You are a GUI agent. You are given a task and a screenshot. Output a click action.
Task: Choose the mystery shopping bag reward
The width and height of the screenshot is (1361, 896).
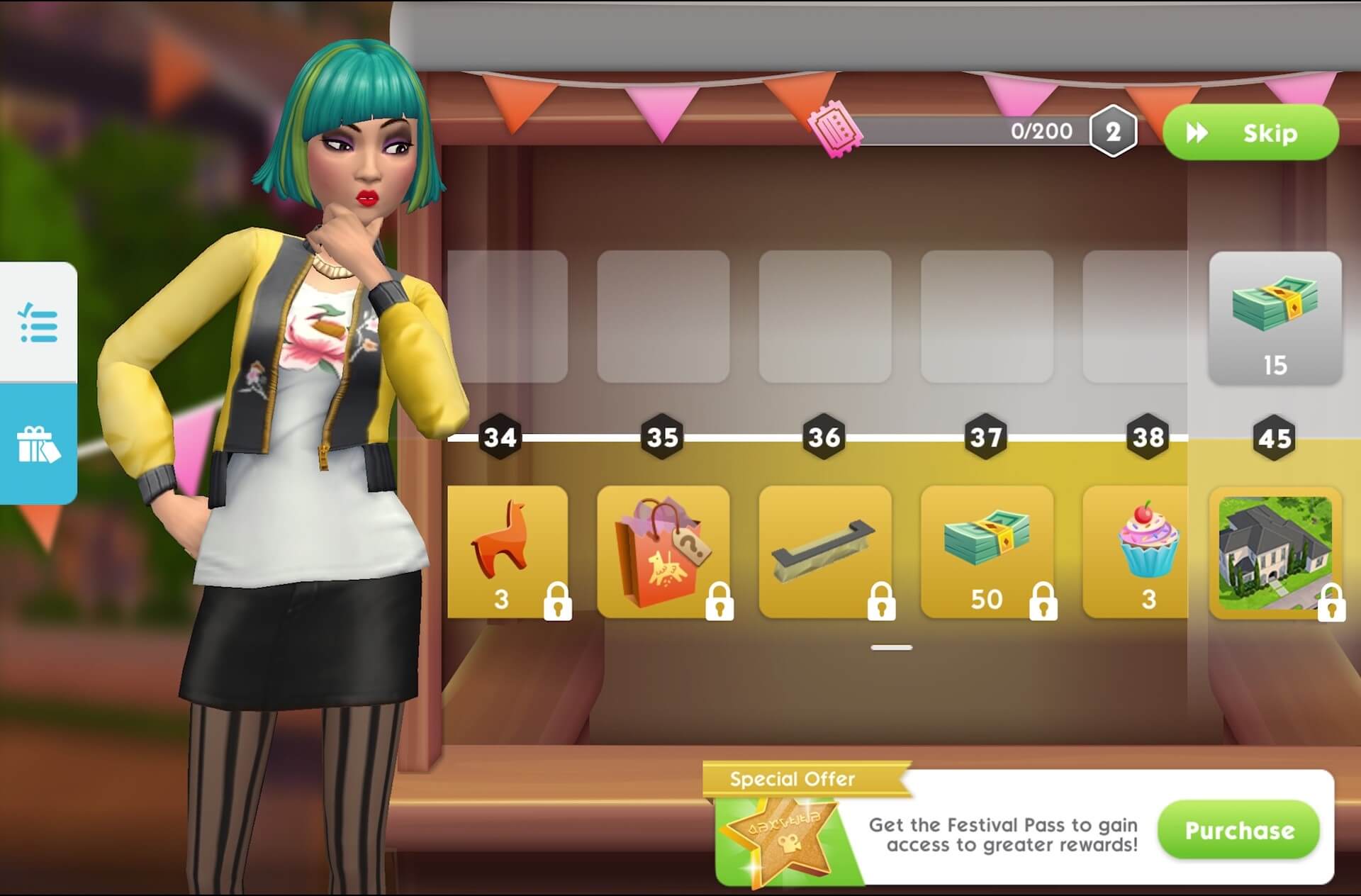(663, 551)
